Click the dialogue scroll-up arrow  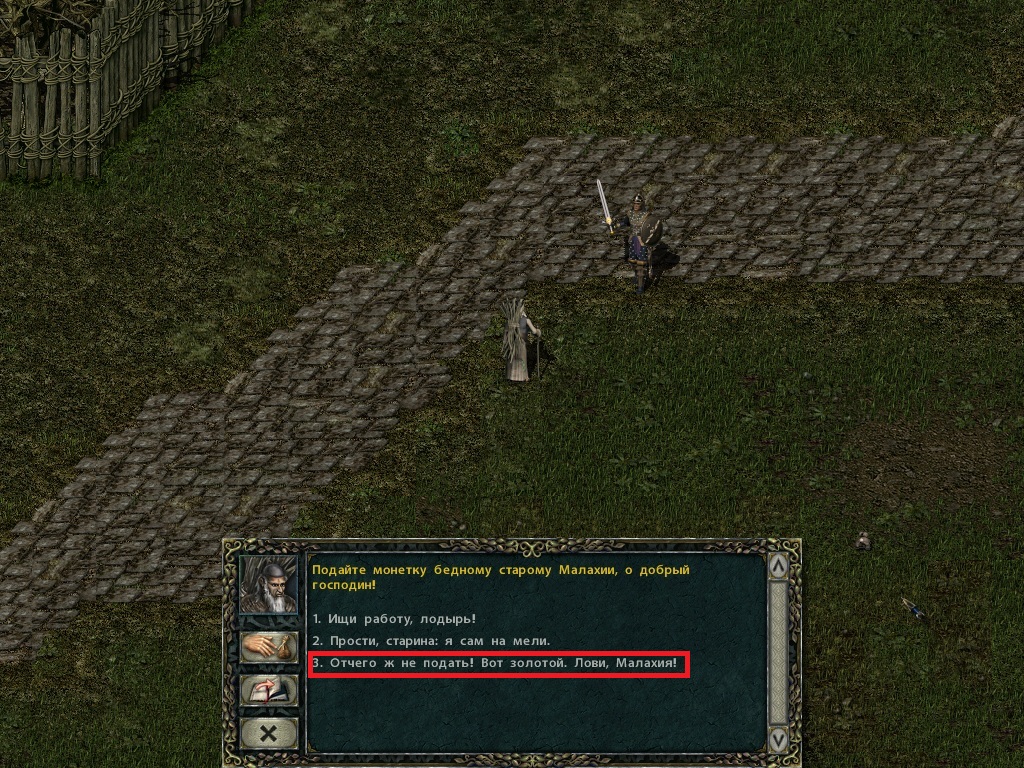777,567
